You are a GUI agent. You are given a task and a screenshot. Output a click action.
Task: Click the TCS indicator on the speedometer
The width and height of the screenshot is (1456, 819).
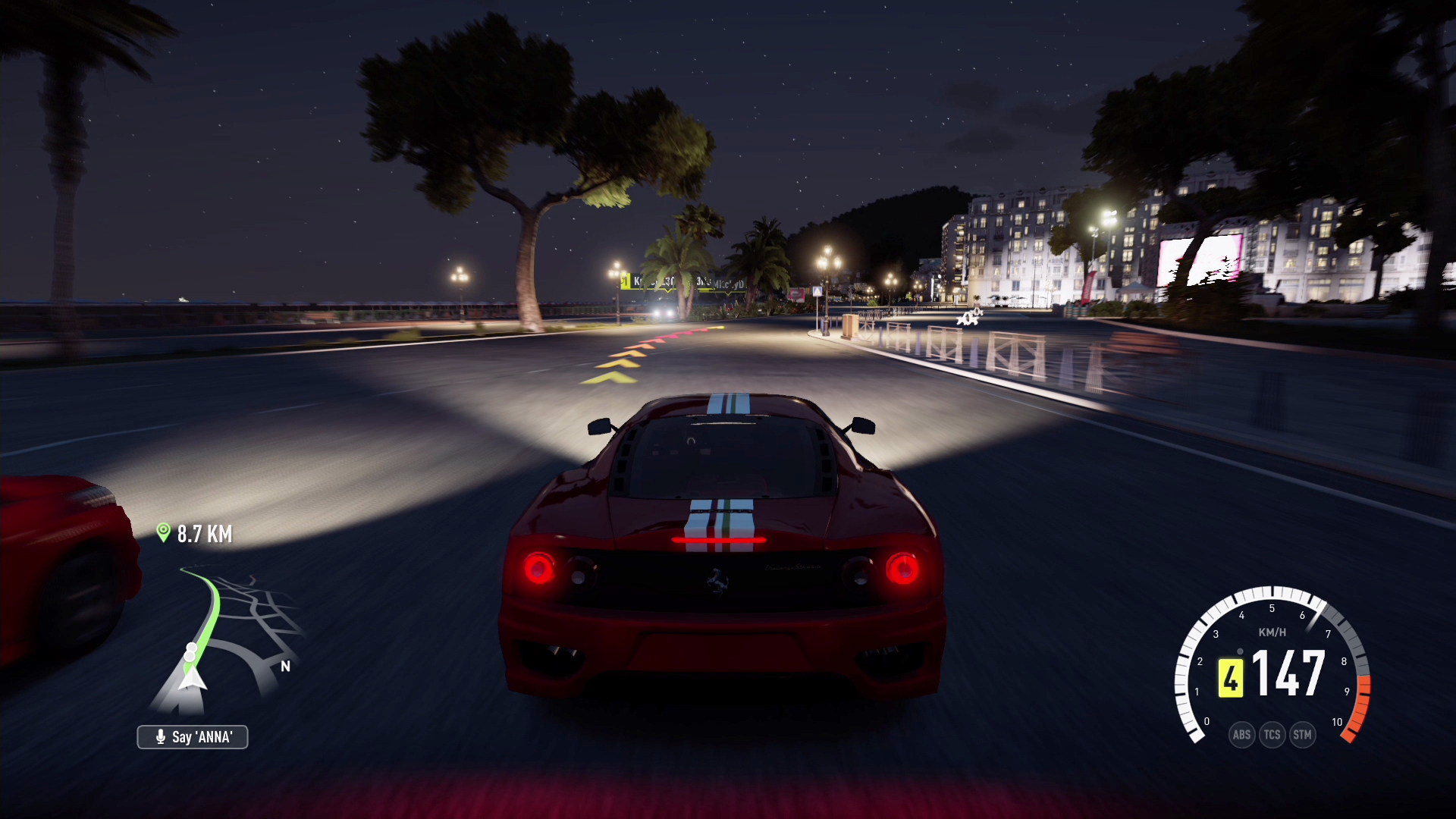point(1272,734)
